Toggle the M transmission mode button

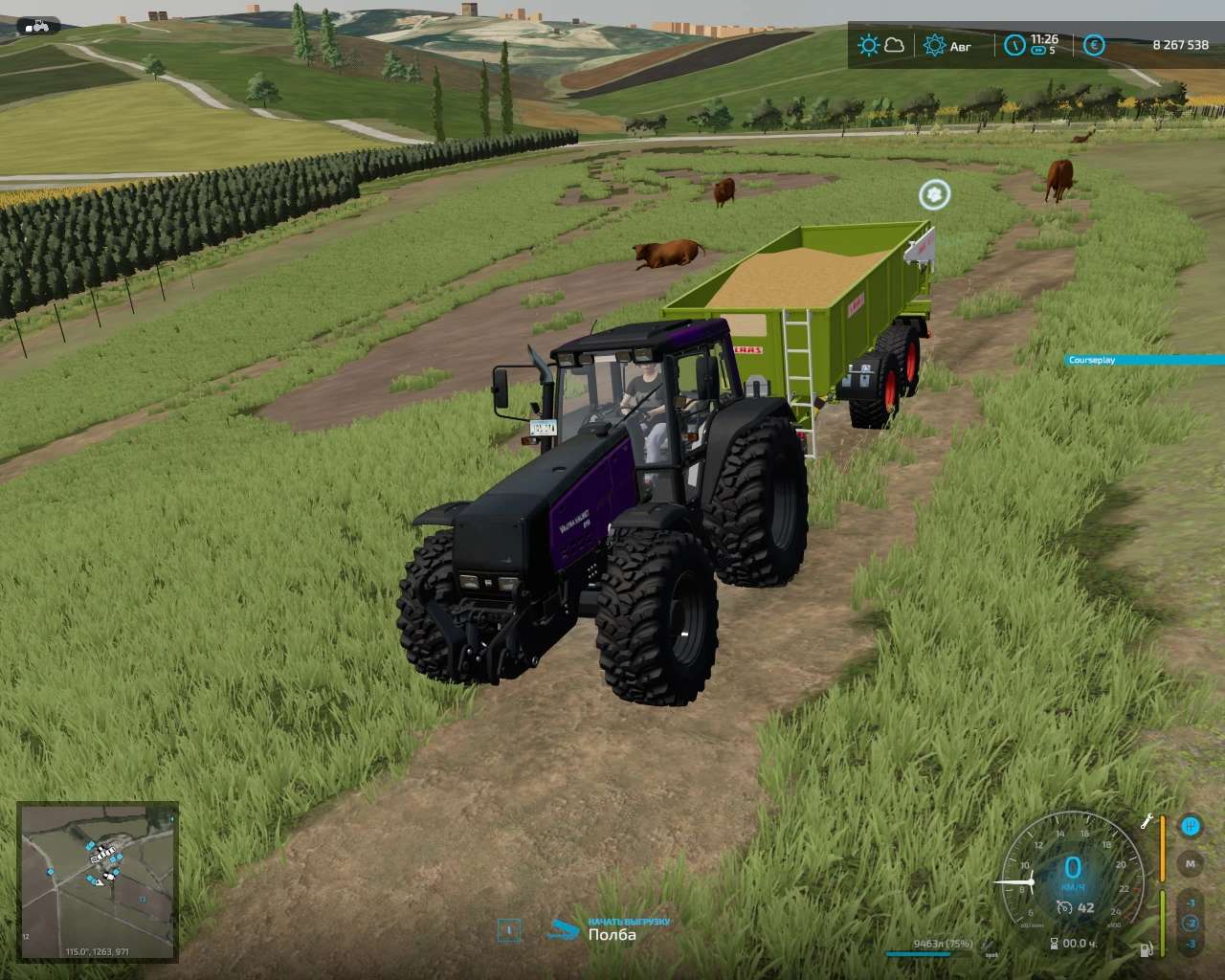coord(1191,863)
